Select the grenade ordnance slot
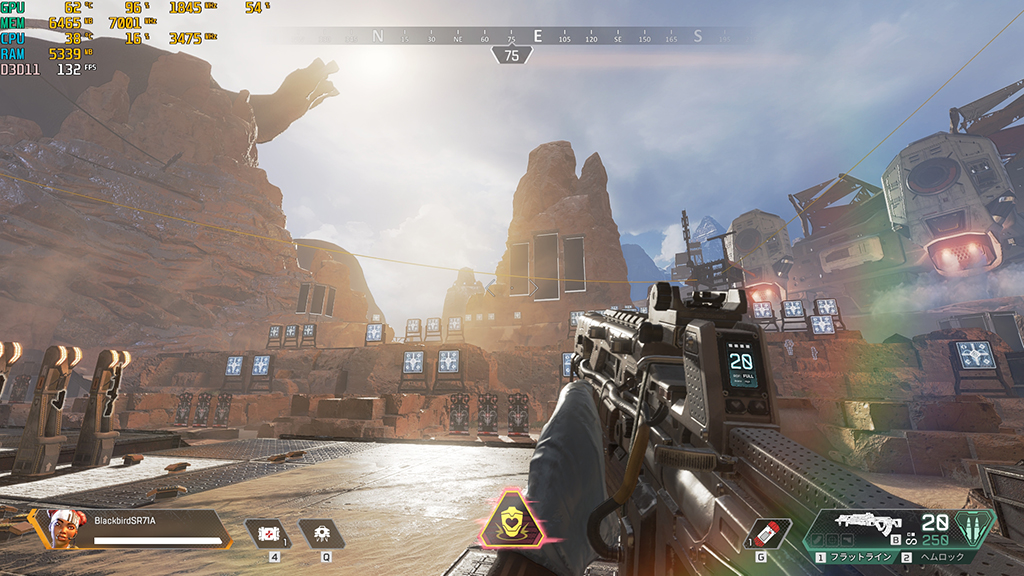Viewport: 1024px width, 576px height. [x=770, y=533]
